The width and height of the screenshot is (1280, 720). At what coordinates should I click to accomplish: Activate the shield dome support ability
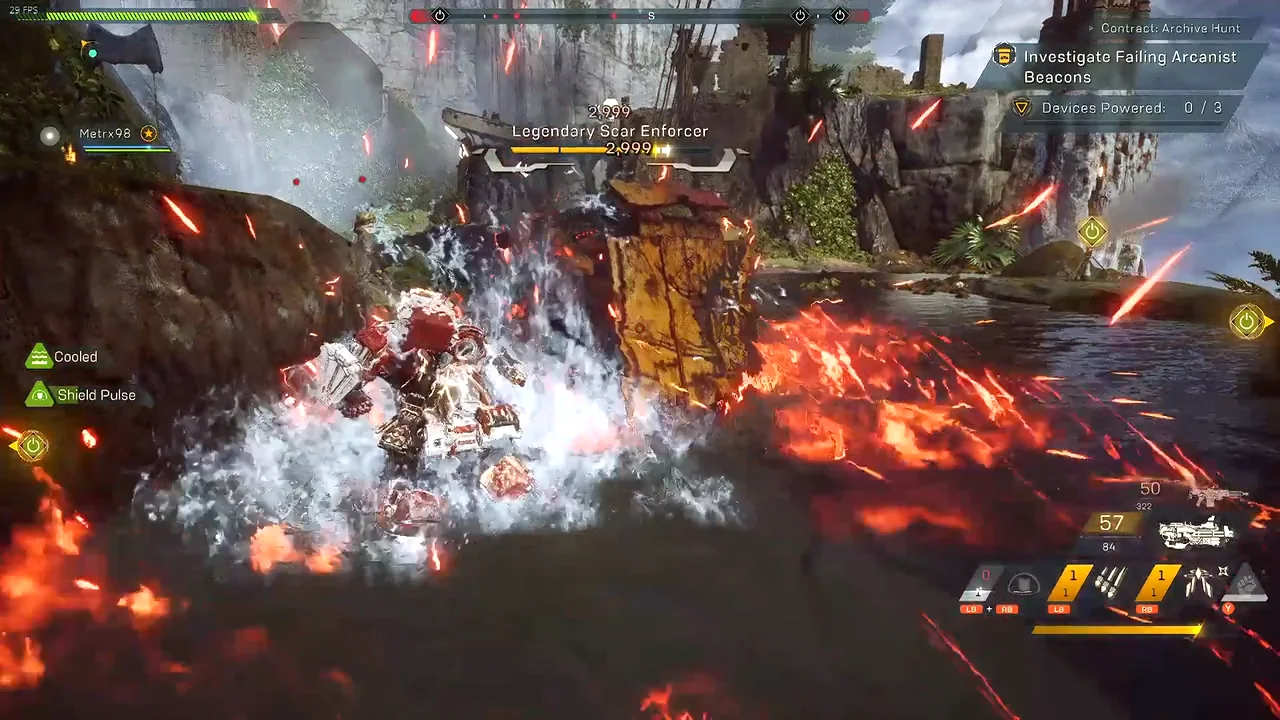tap(1023, 584)
